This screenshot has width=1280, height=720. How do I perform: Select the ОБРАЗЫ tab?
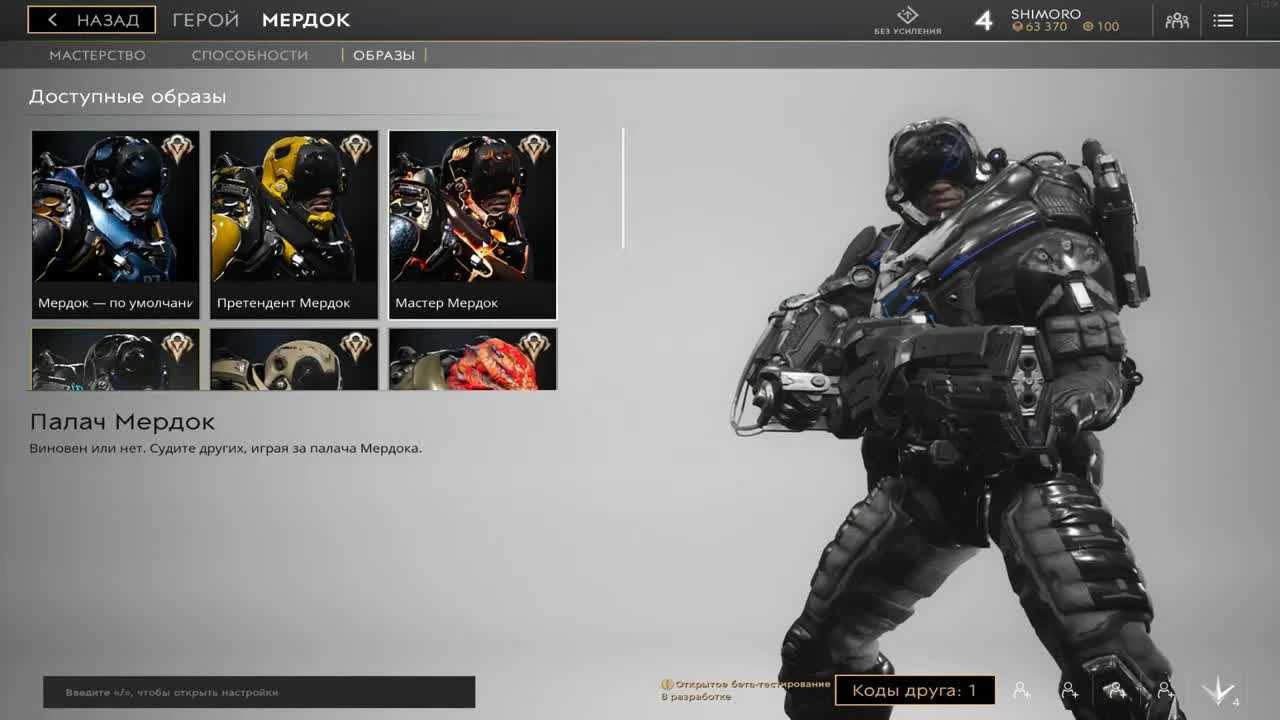point(384,55)
